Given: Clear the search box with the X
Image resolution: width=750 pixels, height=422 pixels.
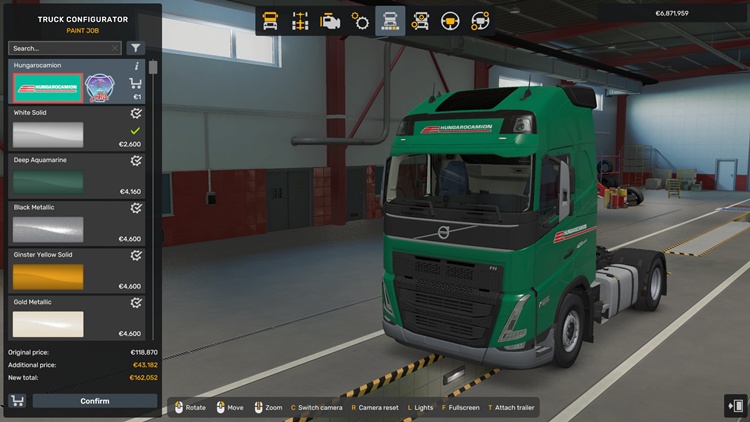Looking at the screenshot, I should tap(115, 48).
